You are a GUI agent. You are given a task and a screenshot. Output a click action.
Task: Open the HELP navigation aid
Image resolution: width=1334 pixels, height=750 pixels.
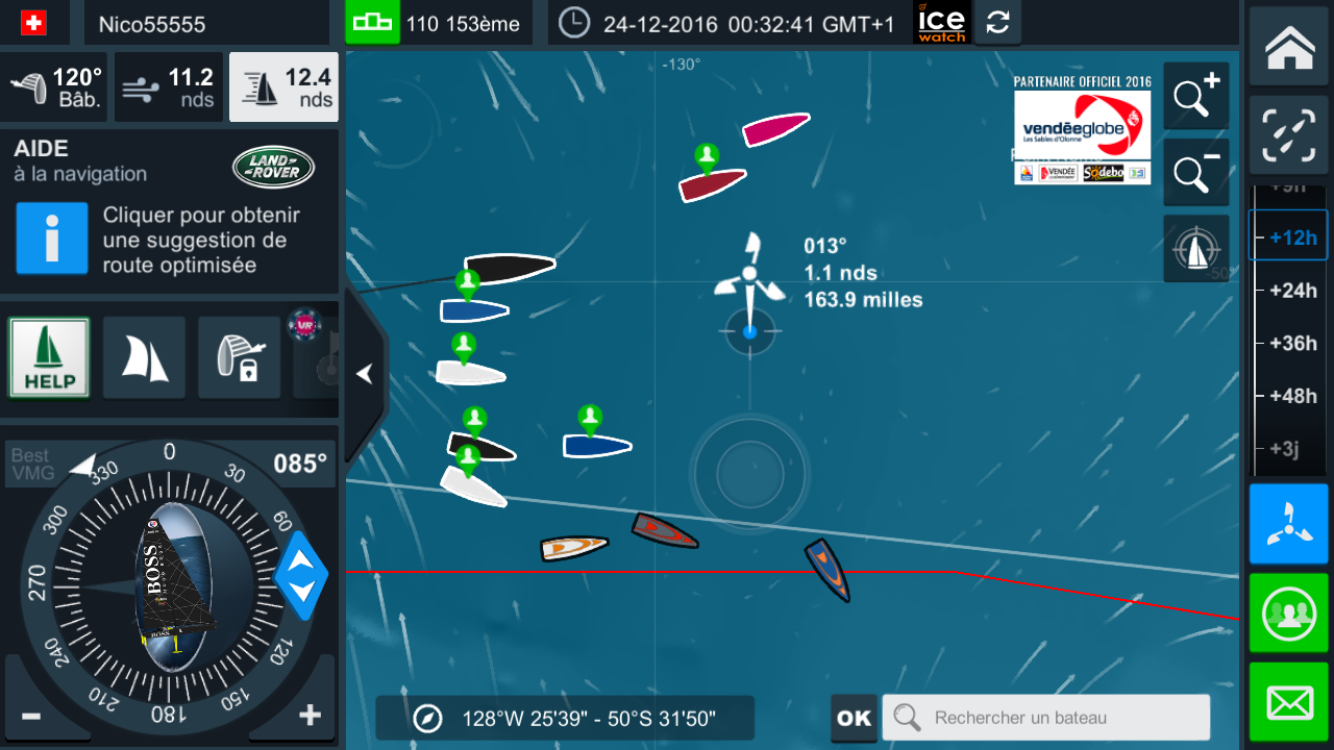coord(50,358)
